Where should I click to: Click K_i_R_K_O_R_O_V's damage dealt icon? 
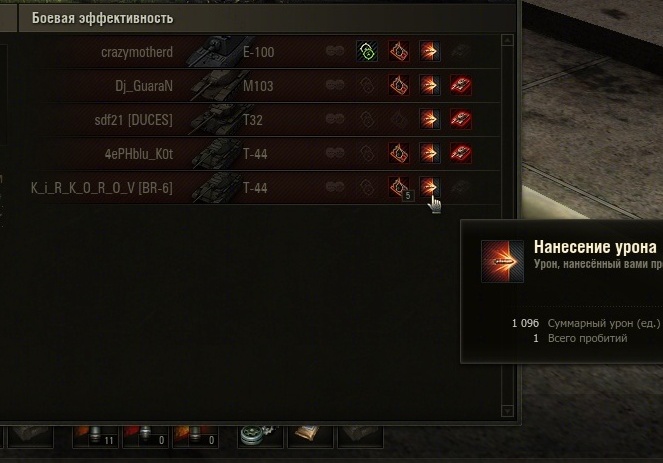[x=430, y=187]
